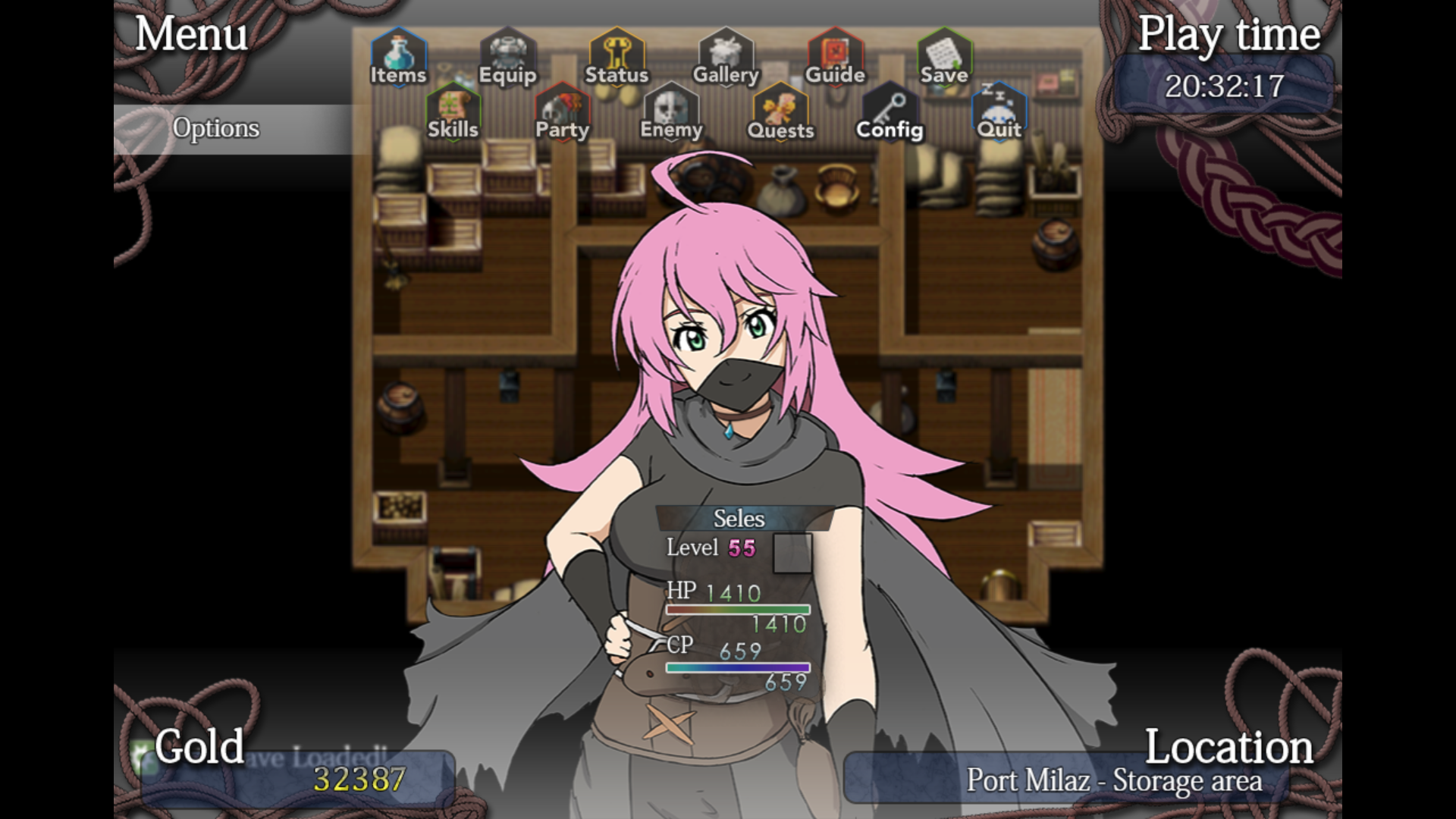Click Seles's character name label
This screenshot has height=819, width=1456.
pos(739,519)
